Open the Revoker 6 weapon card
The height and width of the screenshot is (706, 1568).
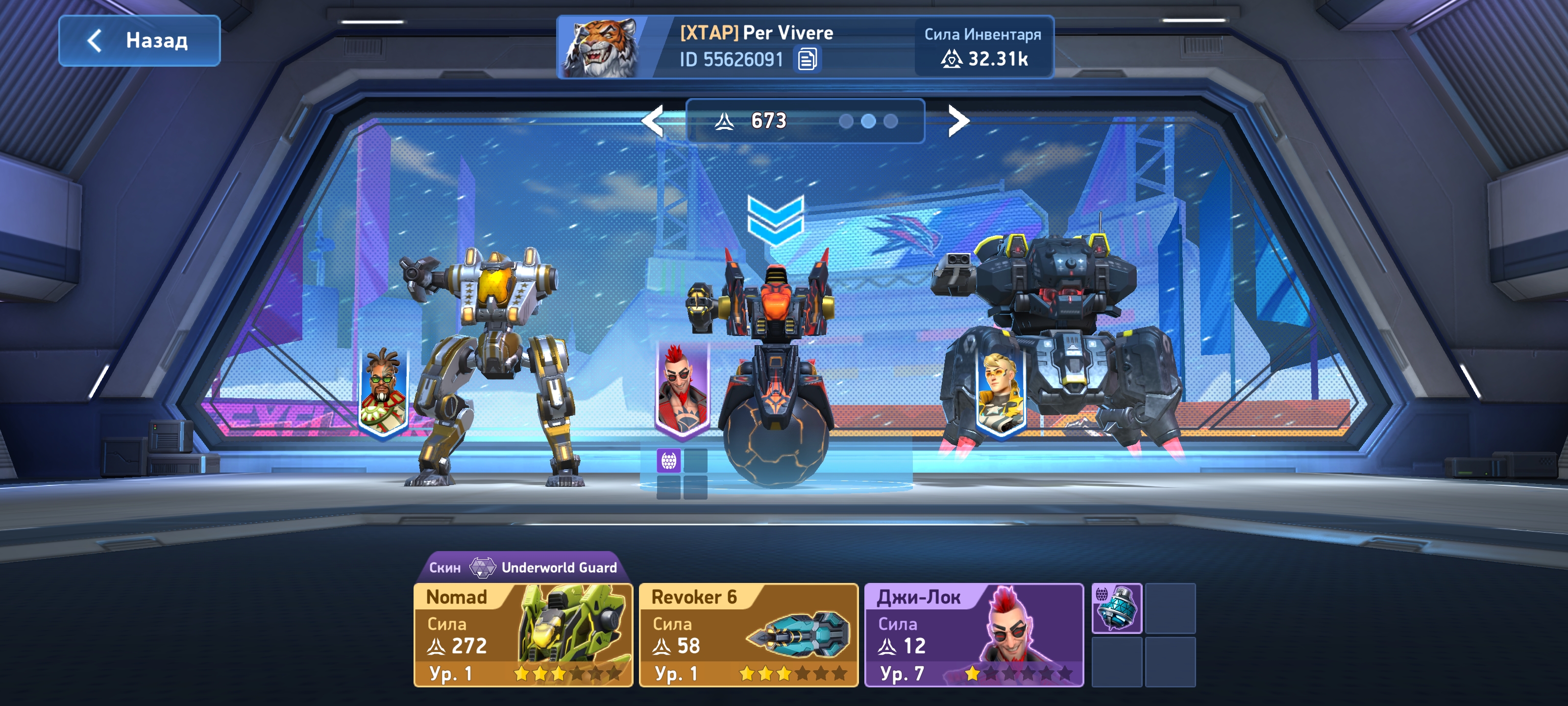pyautogui.click(x=748, y=635)
